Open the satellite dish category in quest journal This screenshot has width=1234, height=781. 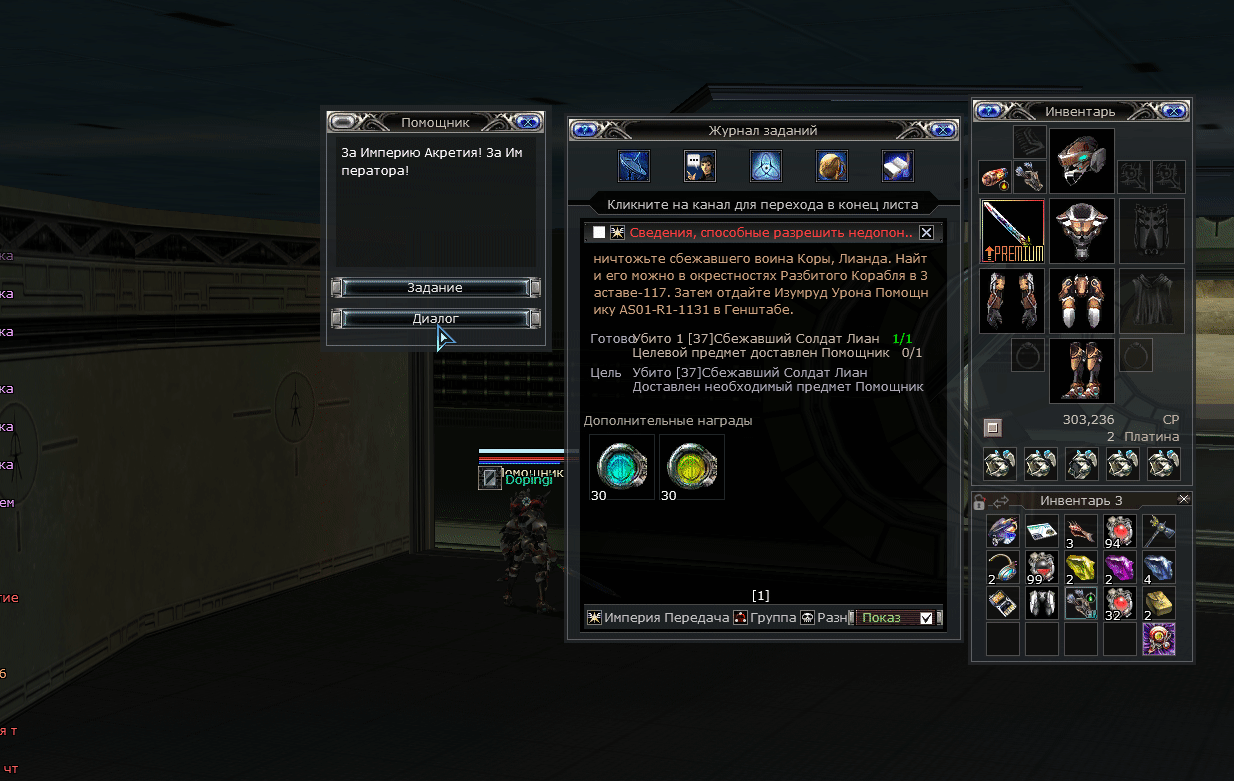[634, 166]
